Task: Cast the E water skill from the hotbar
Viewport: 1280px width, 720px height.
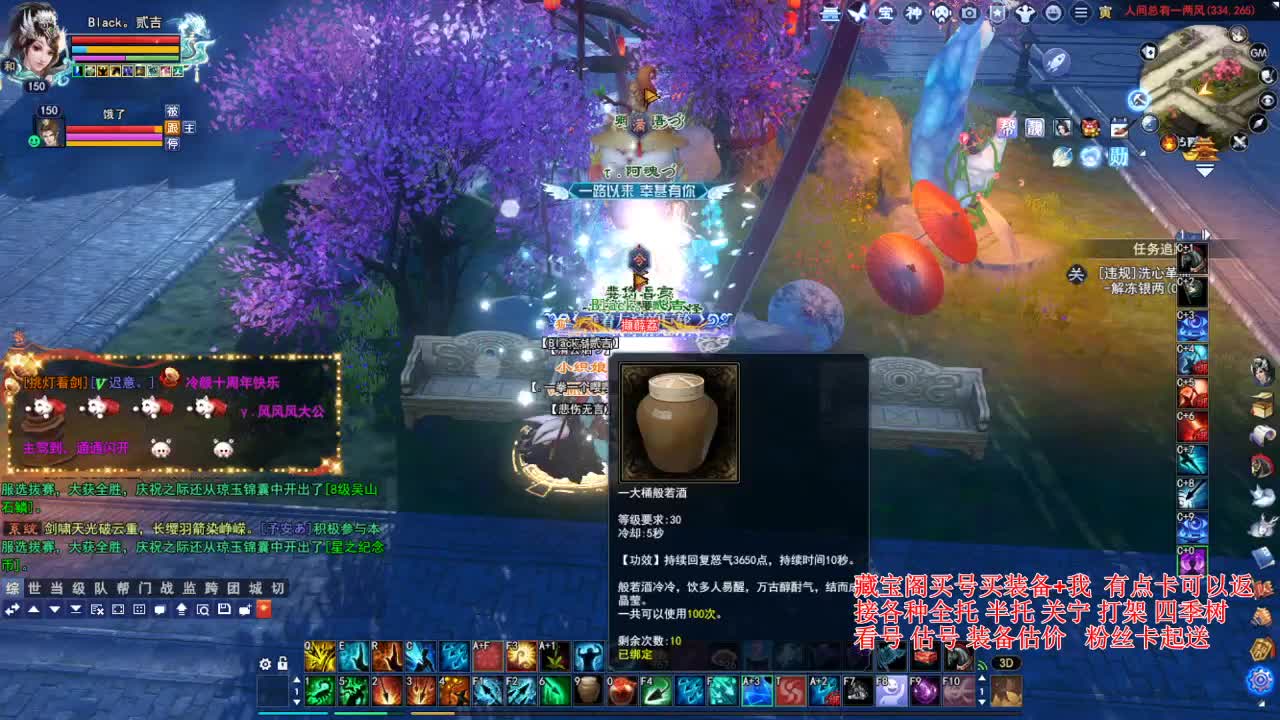Action: coord(352,658)
